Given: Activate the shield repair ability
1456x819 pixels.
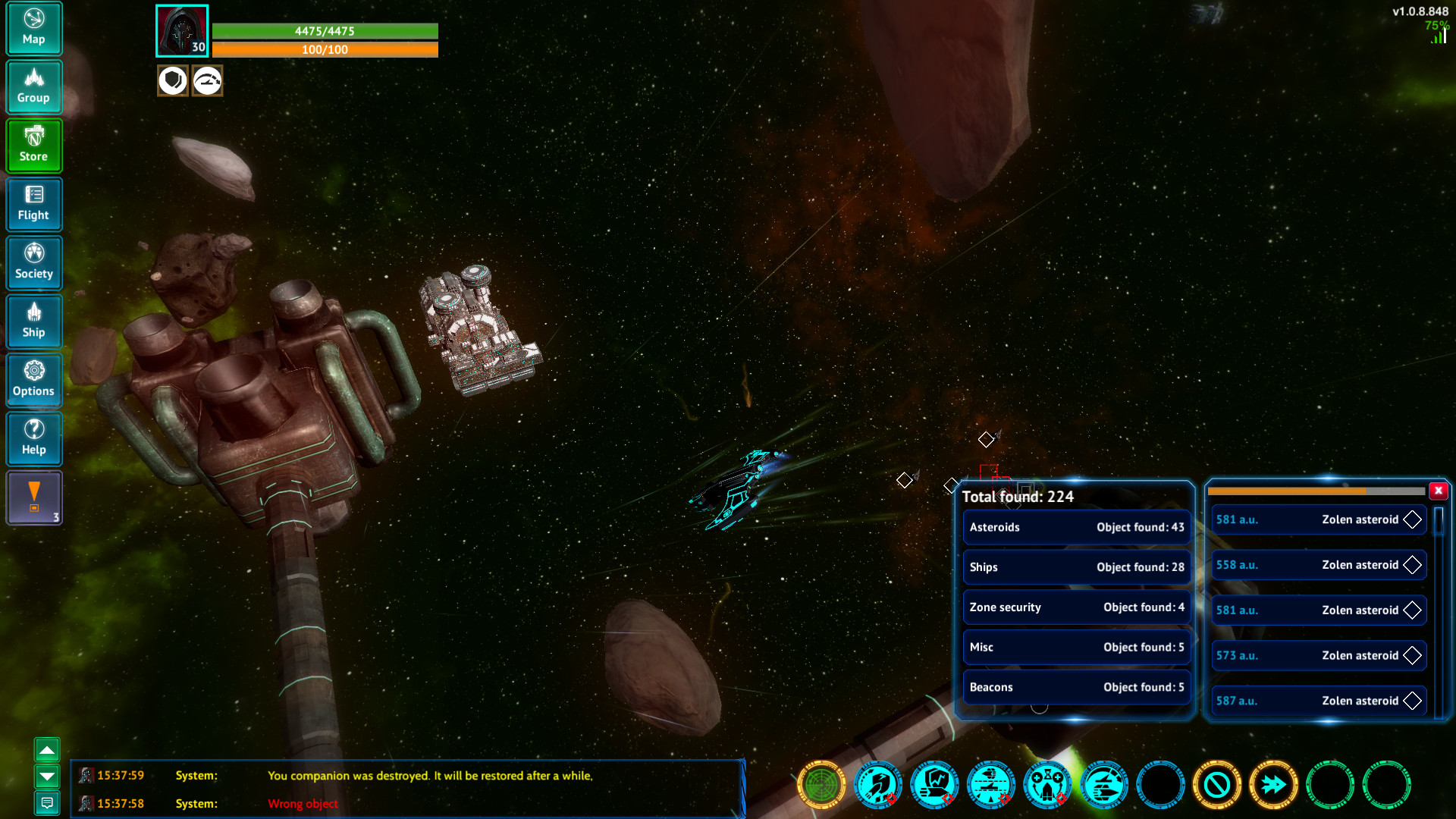Looking at the screenshot, I should click(935, 786).
